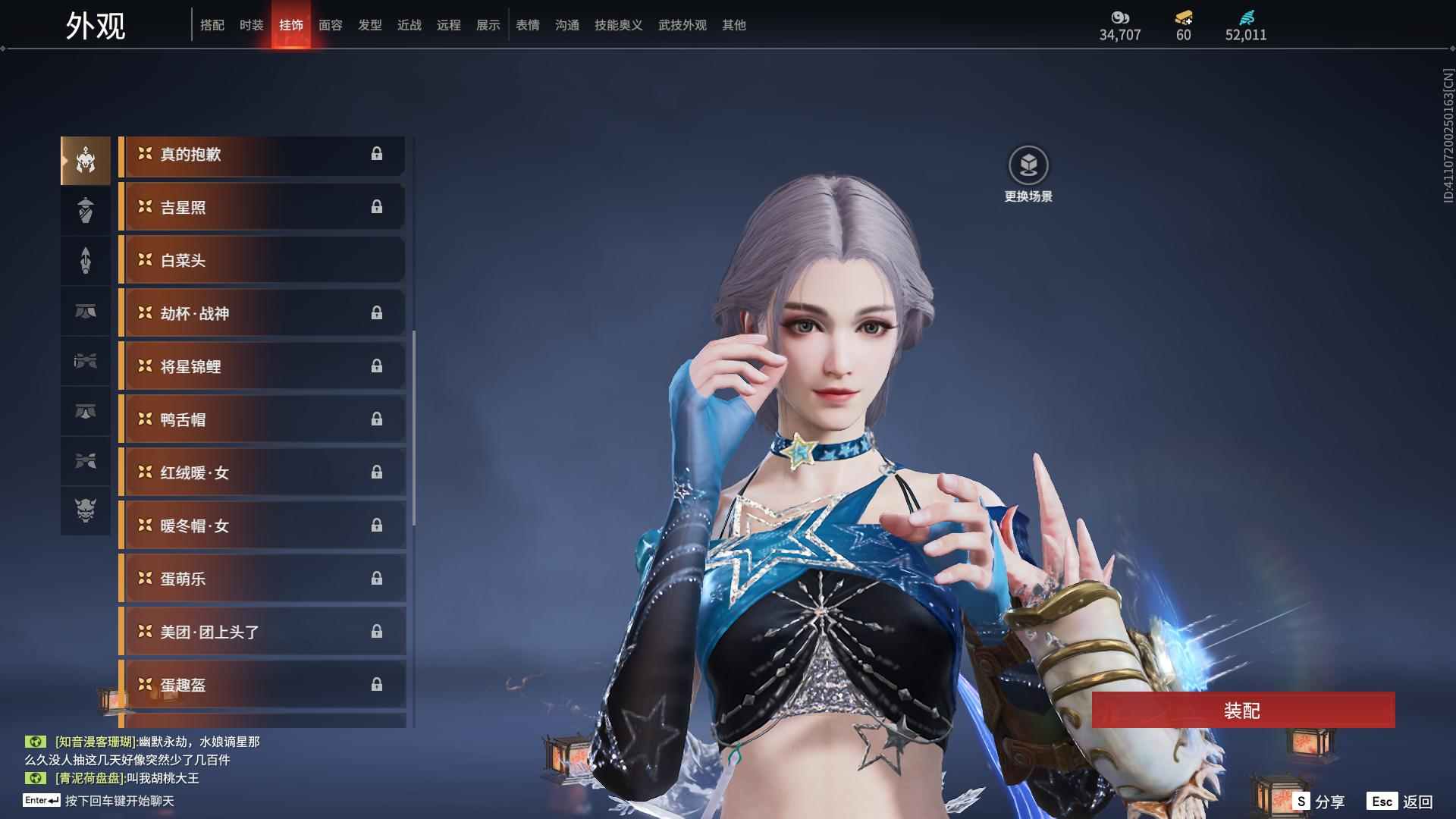Screen dimensions: 1456x819
Task: Pick the 鸭舌帽 accessory
Action: 262,419
